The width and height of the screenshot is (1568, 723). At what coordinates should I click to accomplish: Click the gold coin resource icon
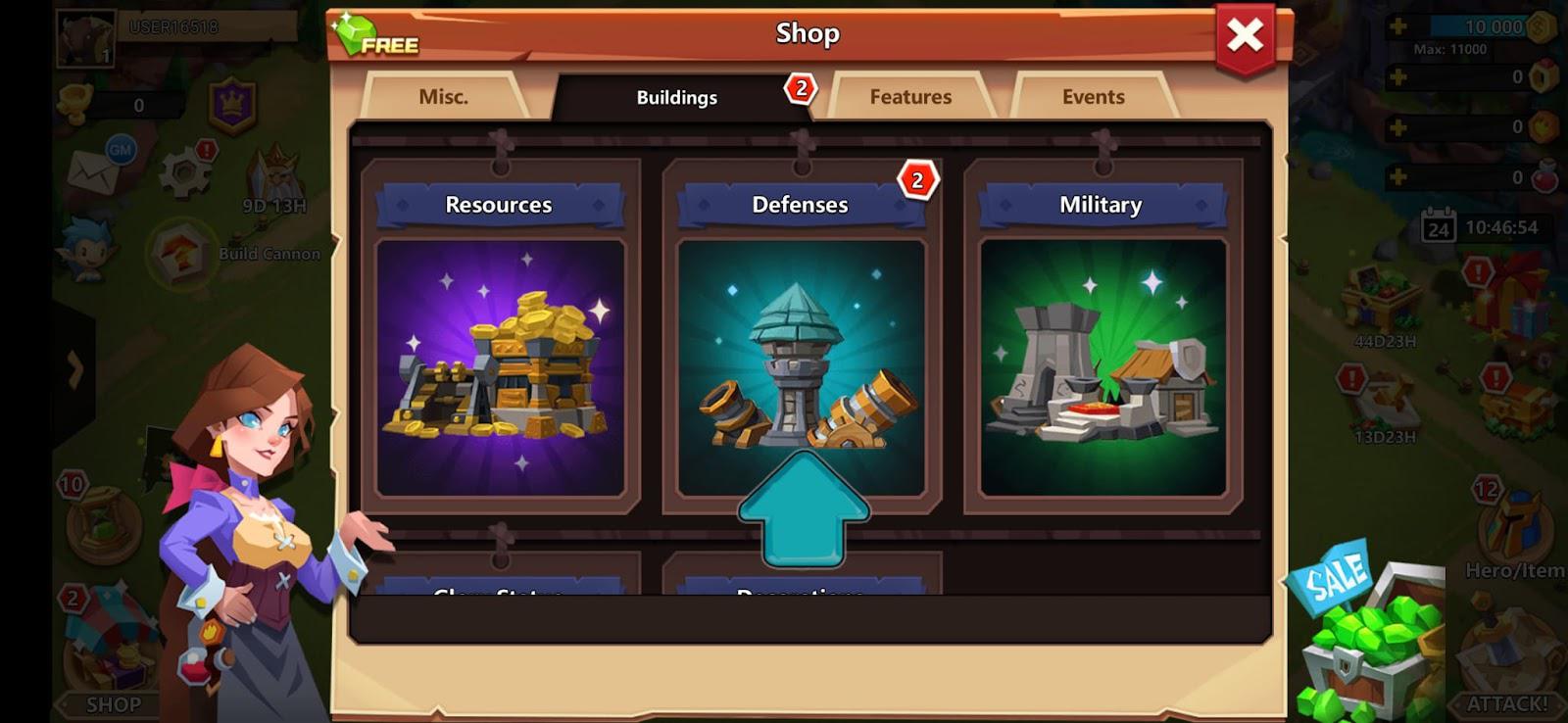coord(1541,27)
